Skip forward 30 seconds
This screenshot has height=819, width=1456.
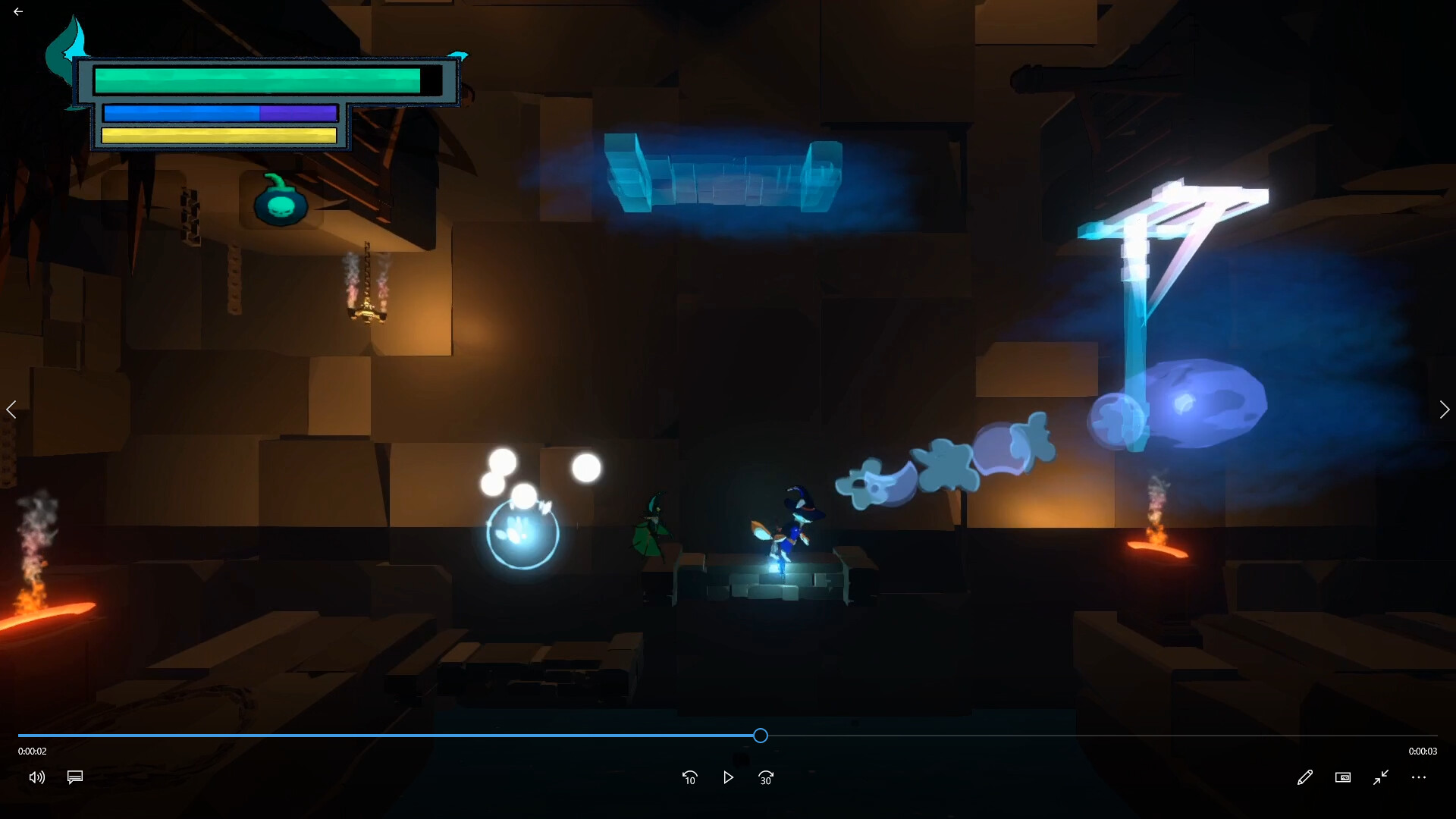pos(766,777)
